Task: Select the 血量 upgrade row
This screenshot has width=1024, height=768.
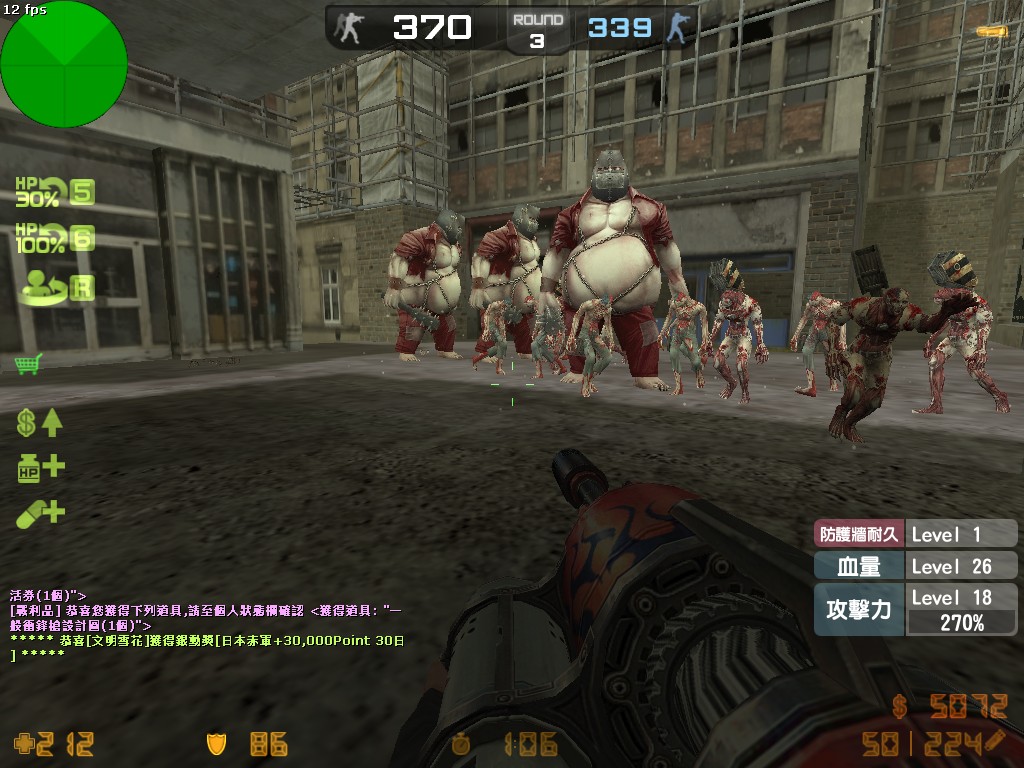Action: [x=914, y=566]
